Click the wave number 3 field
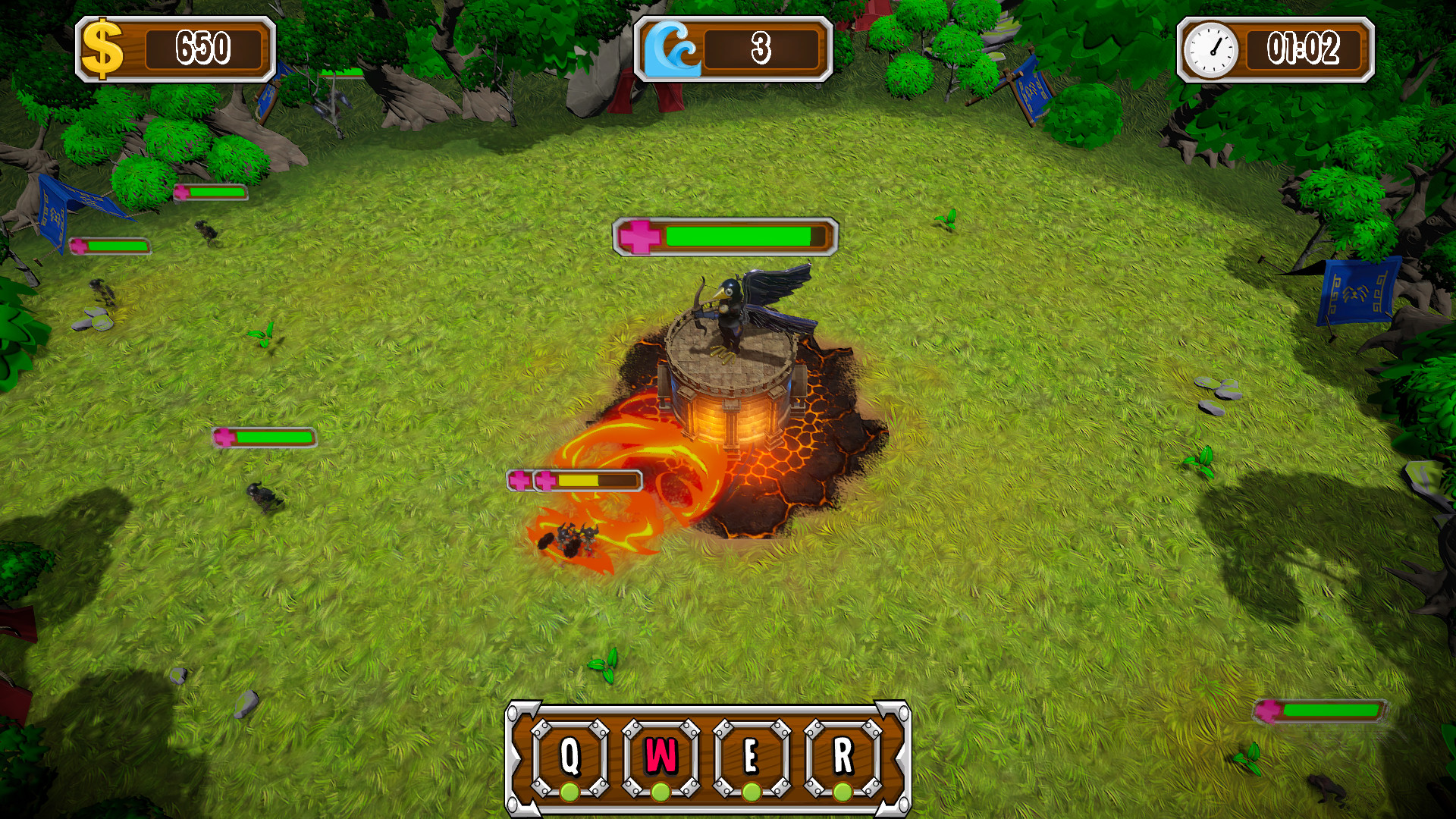Viewport: 1456px width, 819px height. coord(762,47)
